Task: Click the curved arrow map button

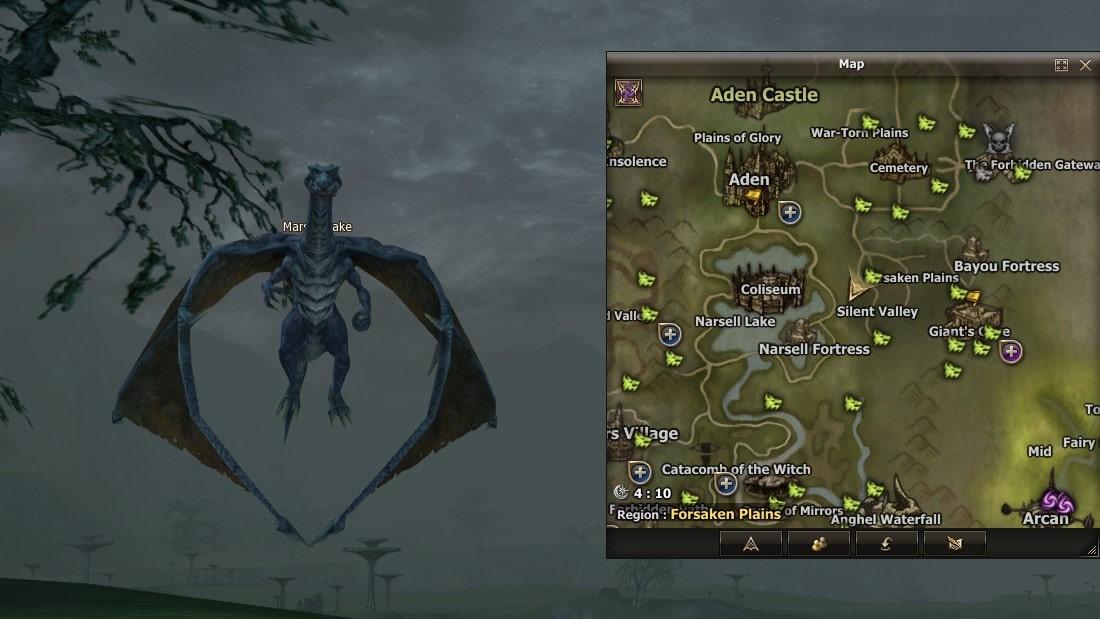Action: point(886,544)
